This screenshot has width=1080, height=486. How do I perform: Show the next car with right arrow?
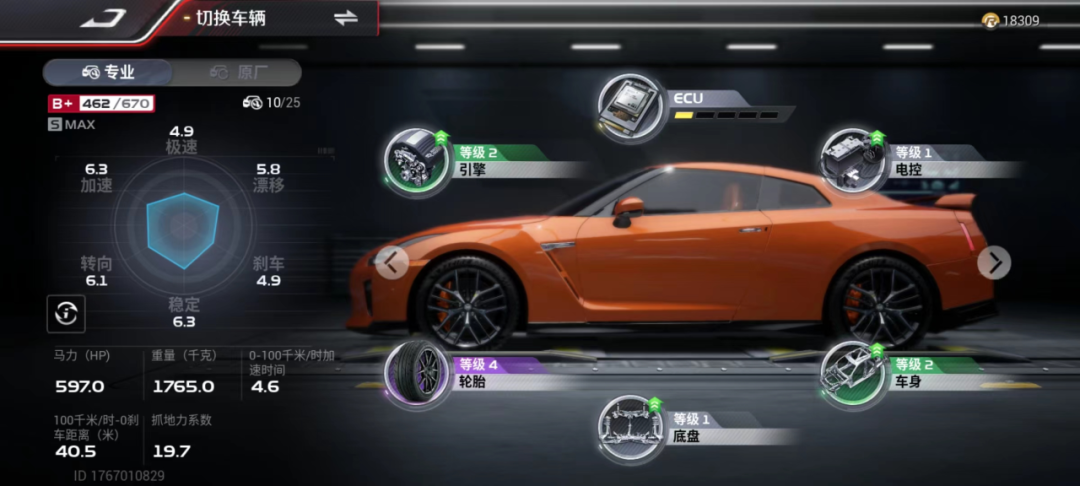pos(994,263)
